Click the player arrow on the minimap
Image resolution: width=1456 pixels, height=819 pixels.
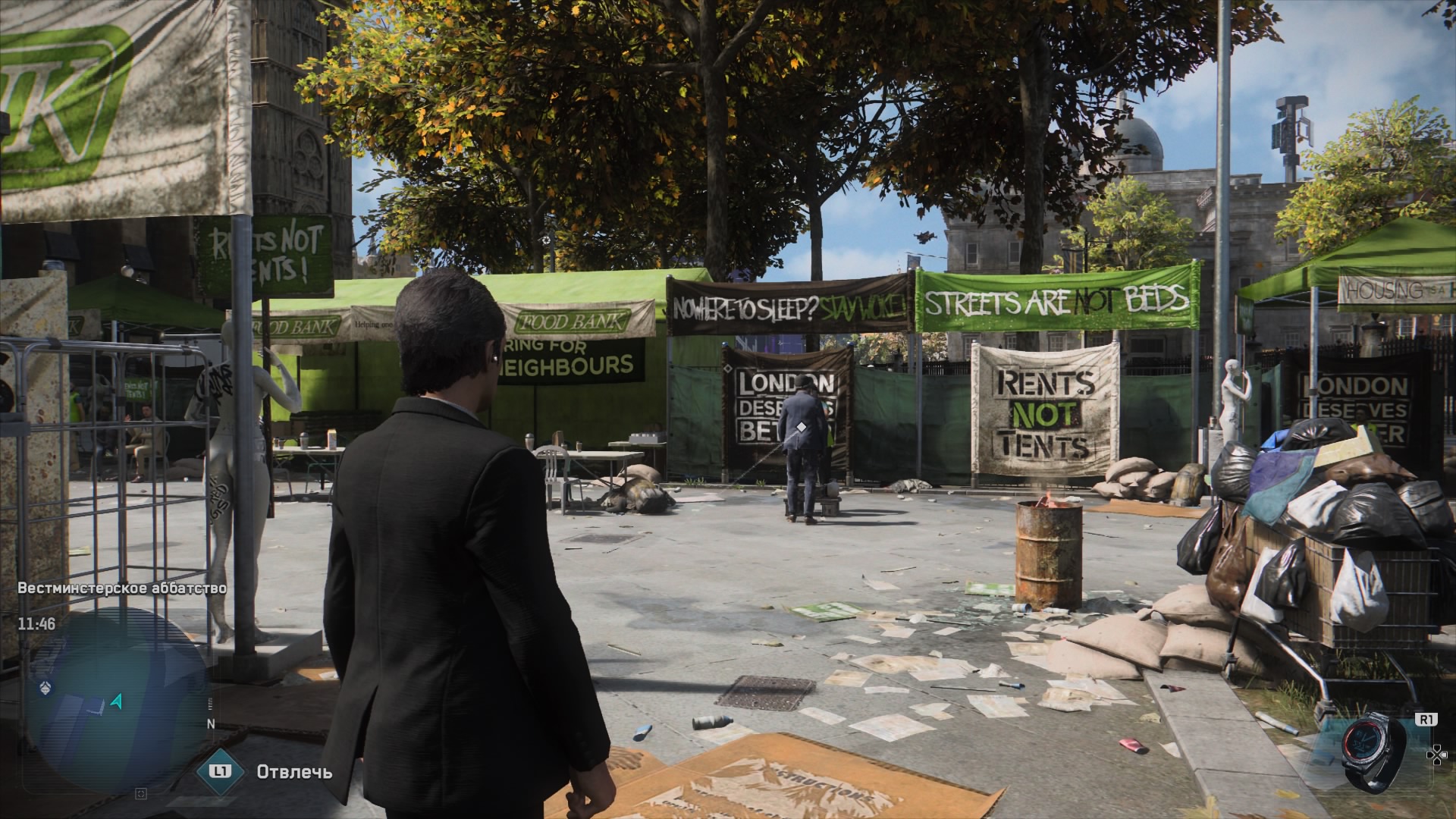coord(117,701)
